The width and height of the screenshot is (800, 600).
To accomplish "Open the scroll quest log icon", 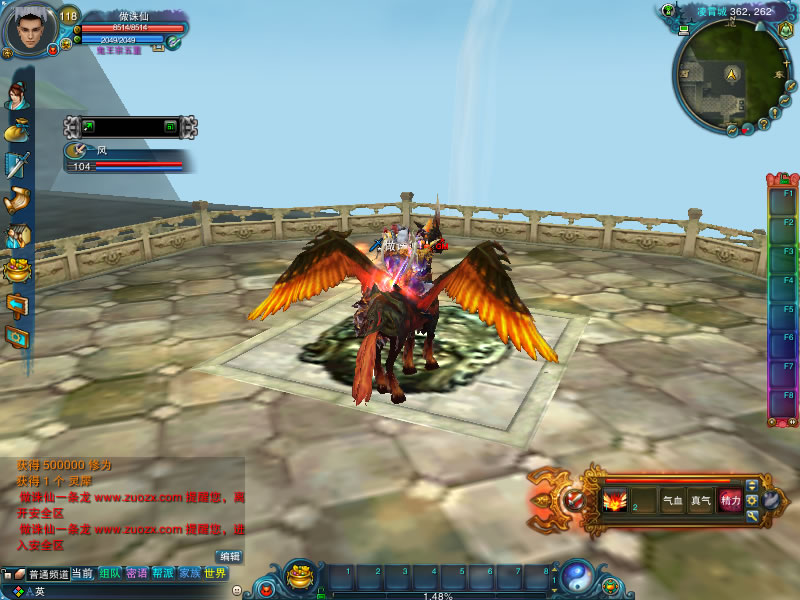I will [17, 200].
